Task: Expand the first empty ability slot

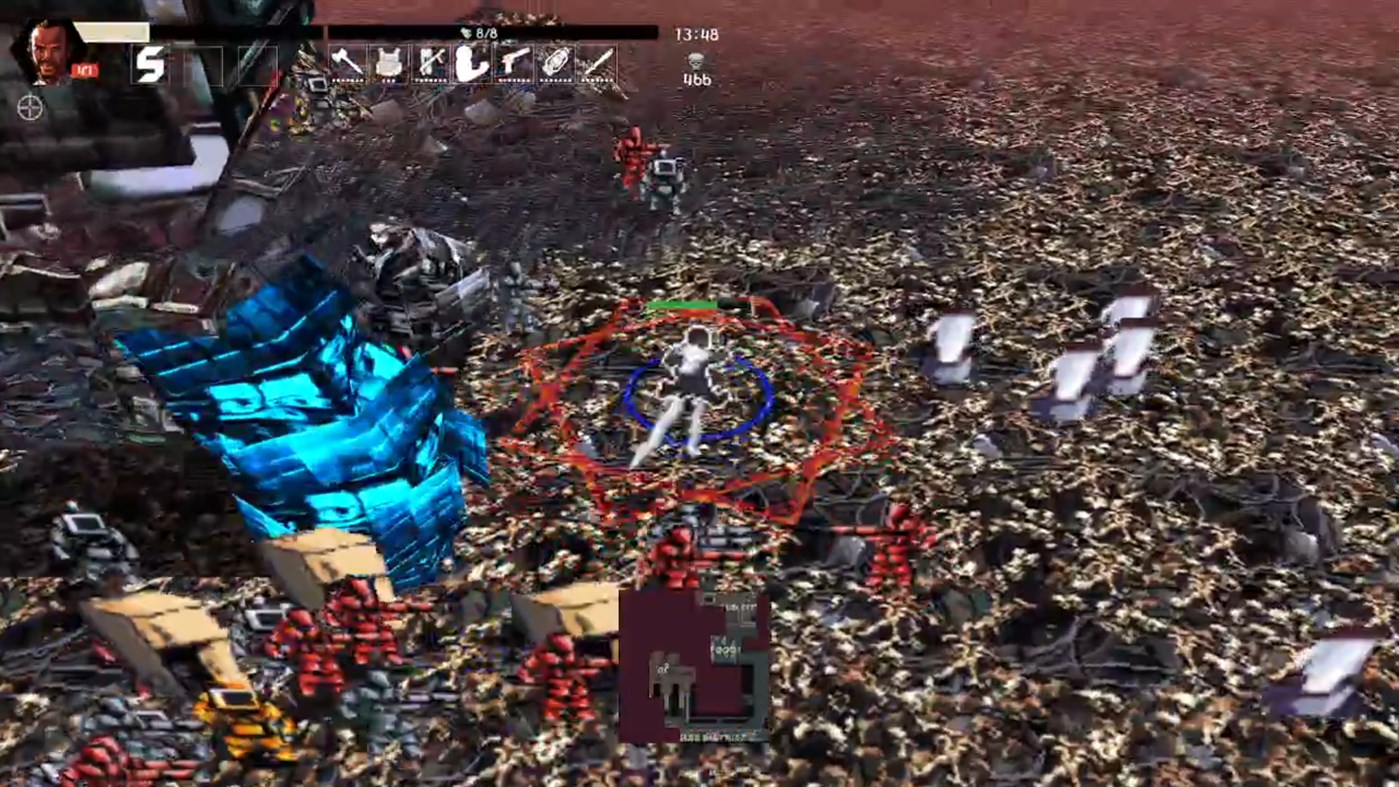Action: click(x=203, y=65)
